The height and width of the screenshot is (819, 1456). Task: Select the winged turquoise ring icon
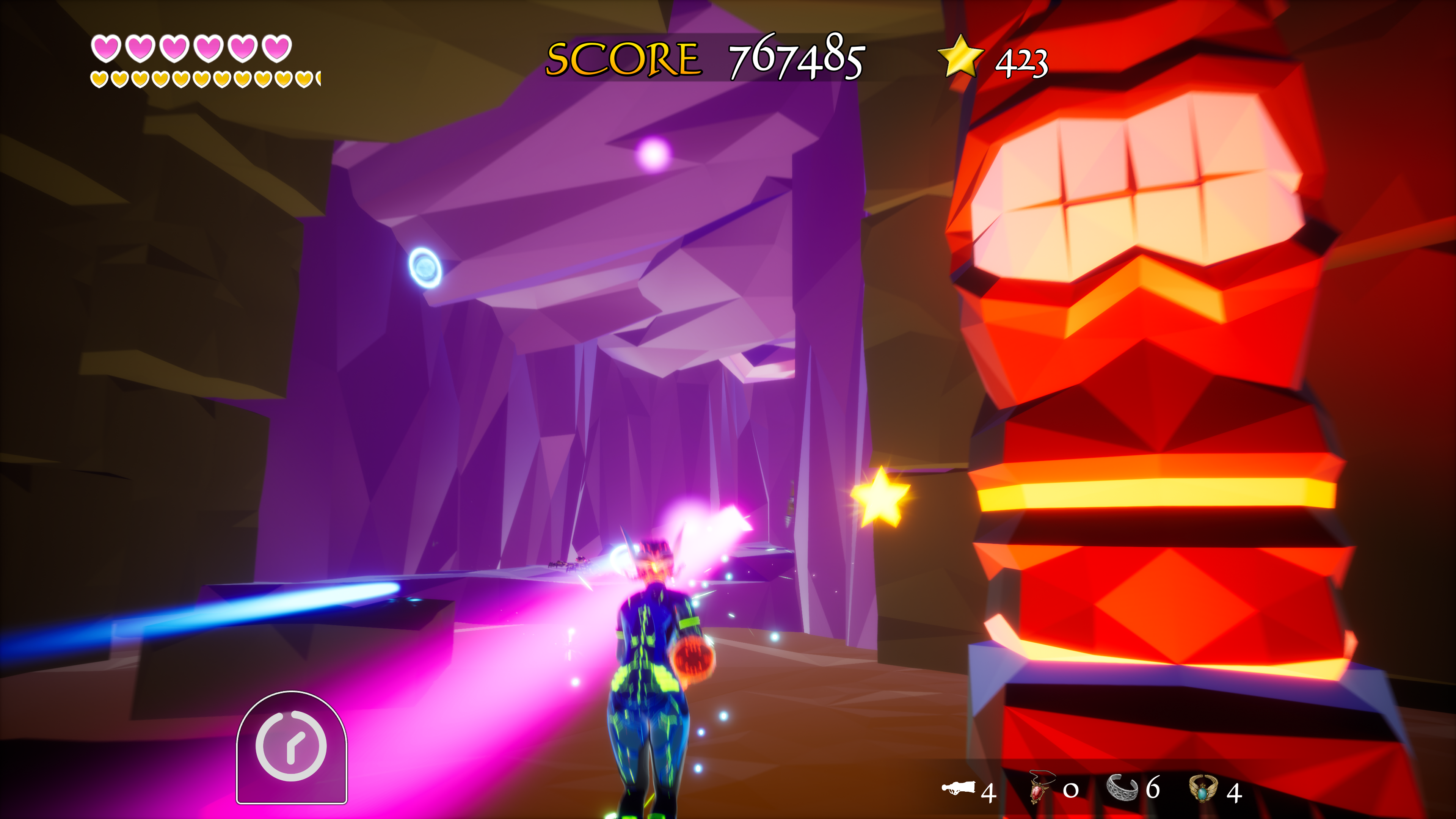[1203, 789]
